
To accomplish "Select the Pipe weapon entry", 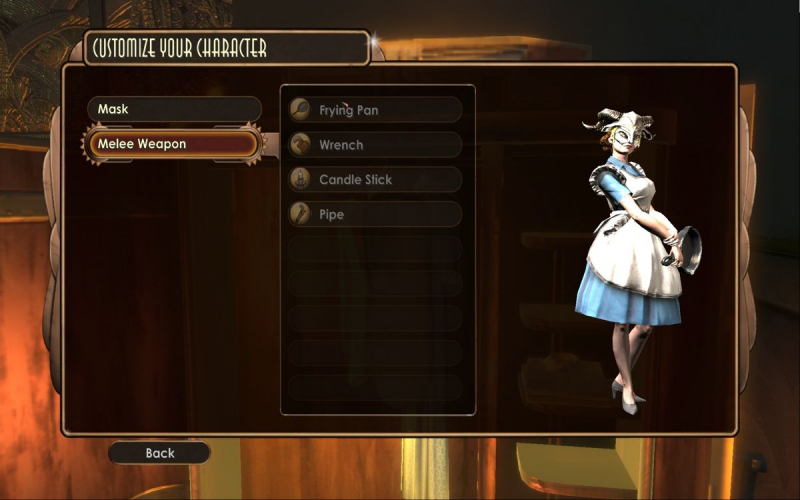I will tap(375, 214).
